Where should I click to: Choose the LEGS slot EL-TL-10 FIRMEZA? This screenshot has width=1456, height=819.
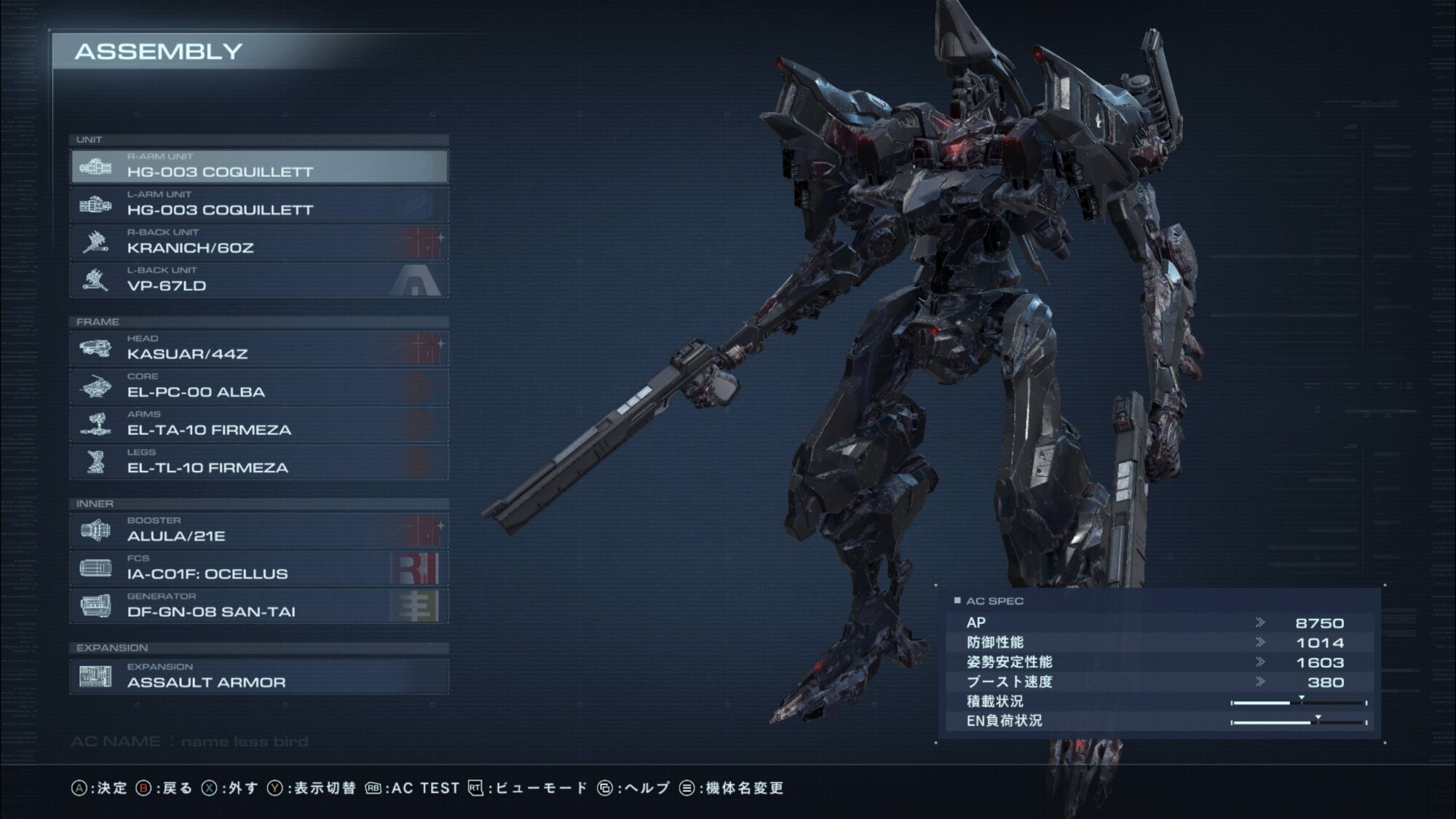(258, 462)
